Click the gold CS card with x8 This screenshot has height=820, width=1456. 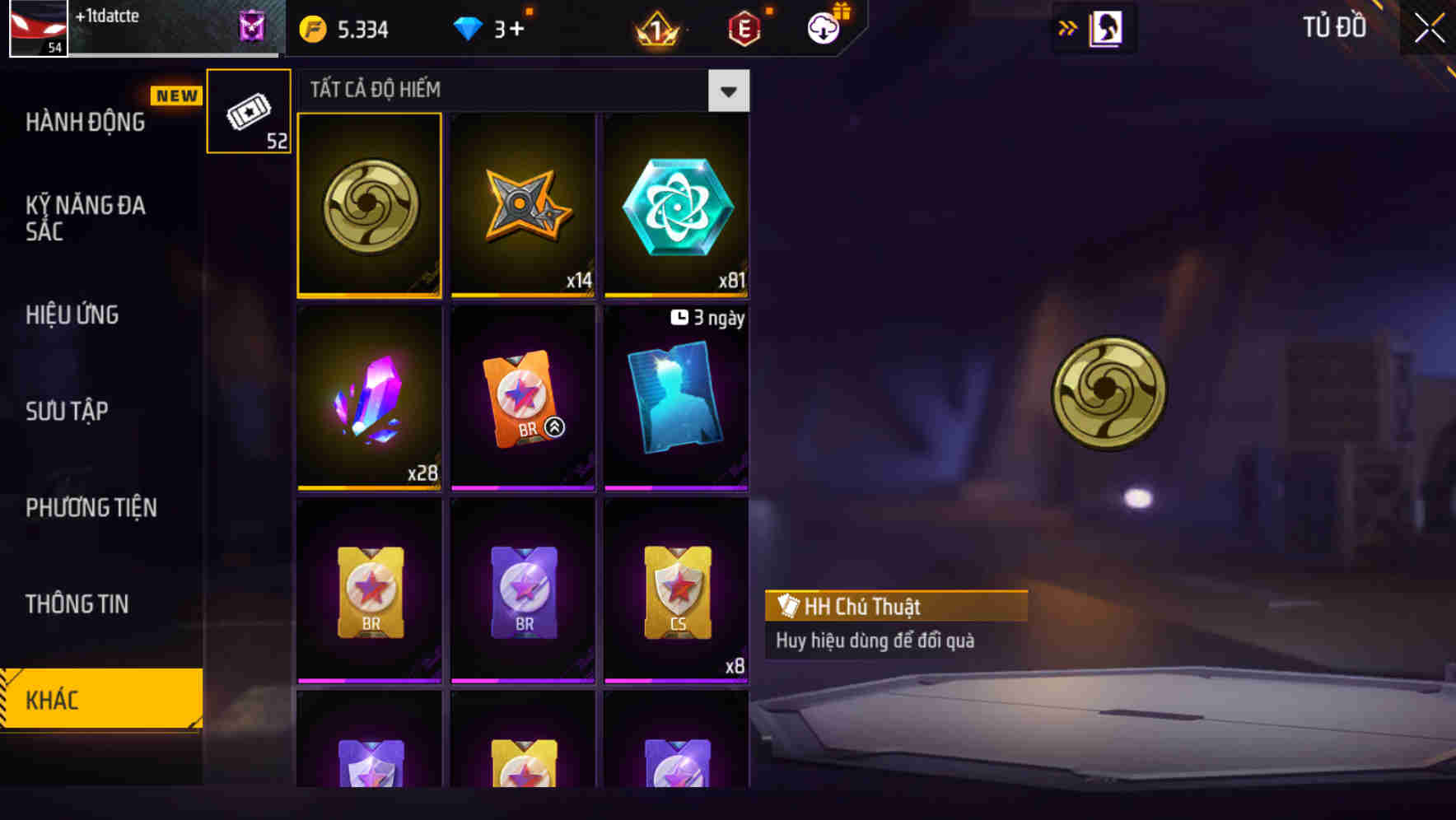click(x=676, y=593)
